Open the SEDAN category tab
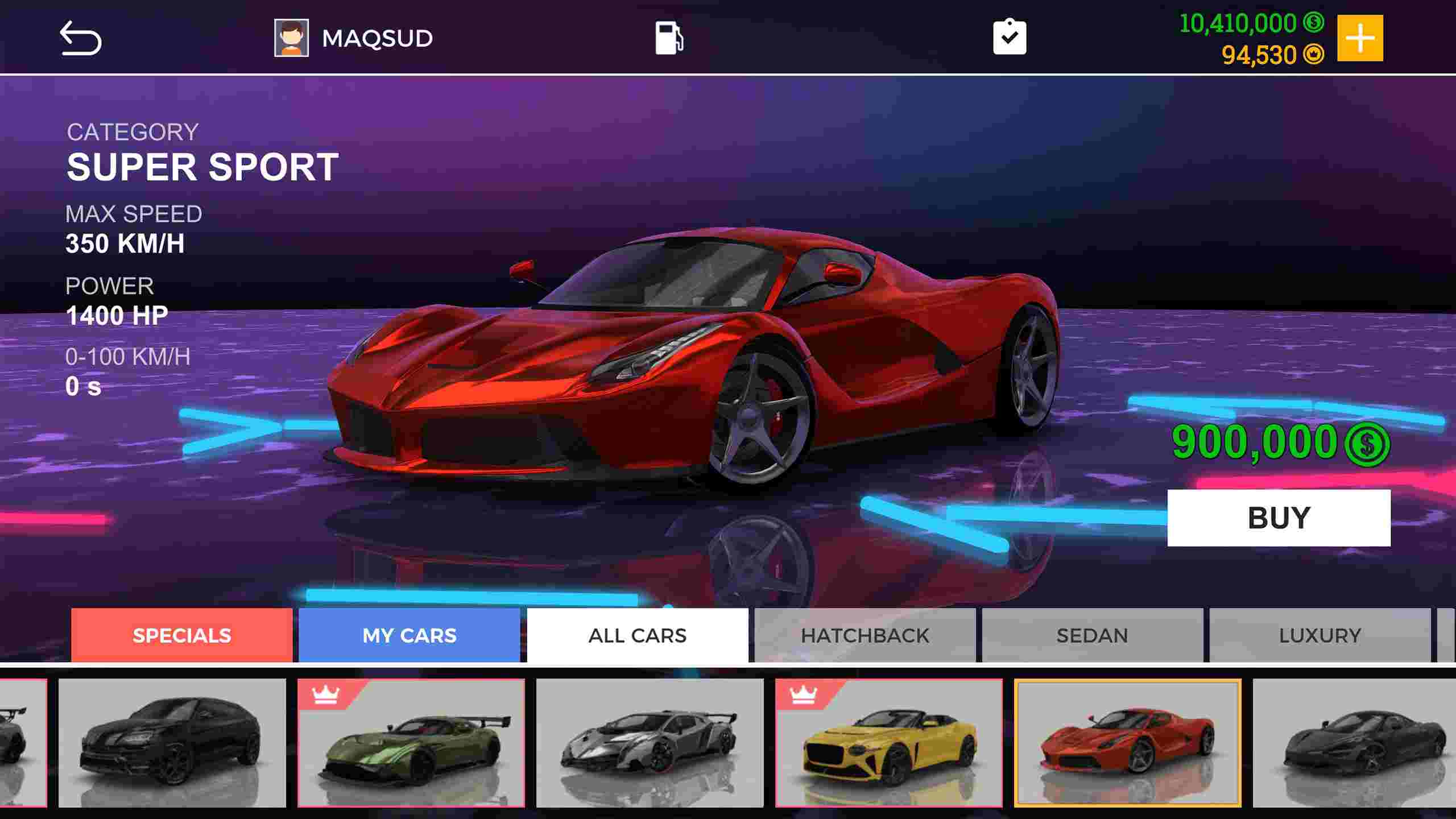 (x=1092, y=635)
